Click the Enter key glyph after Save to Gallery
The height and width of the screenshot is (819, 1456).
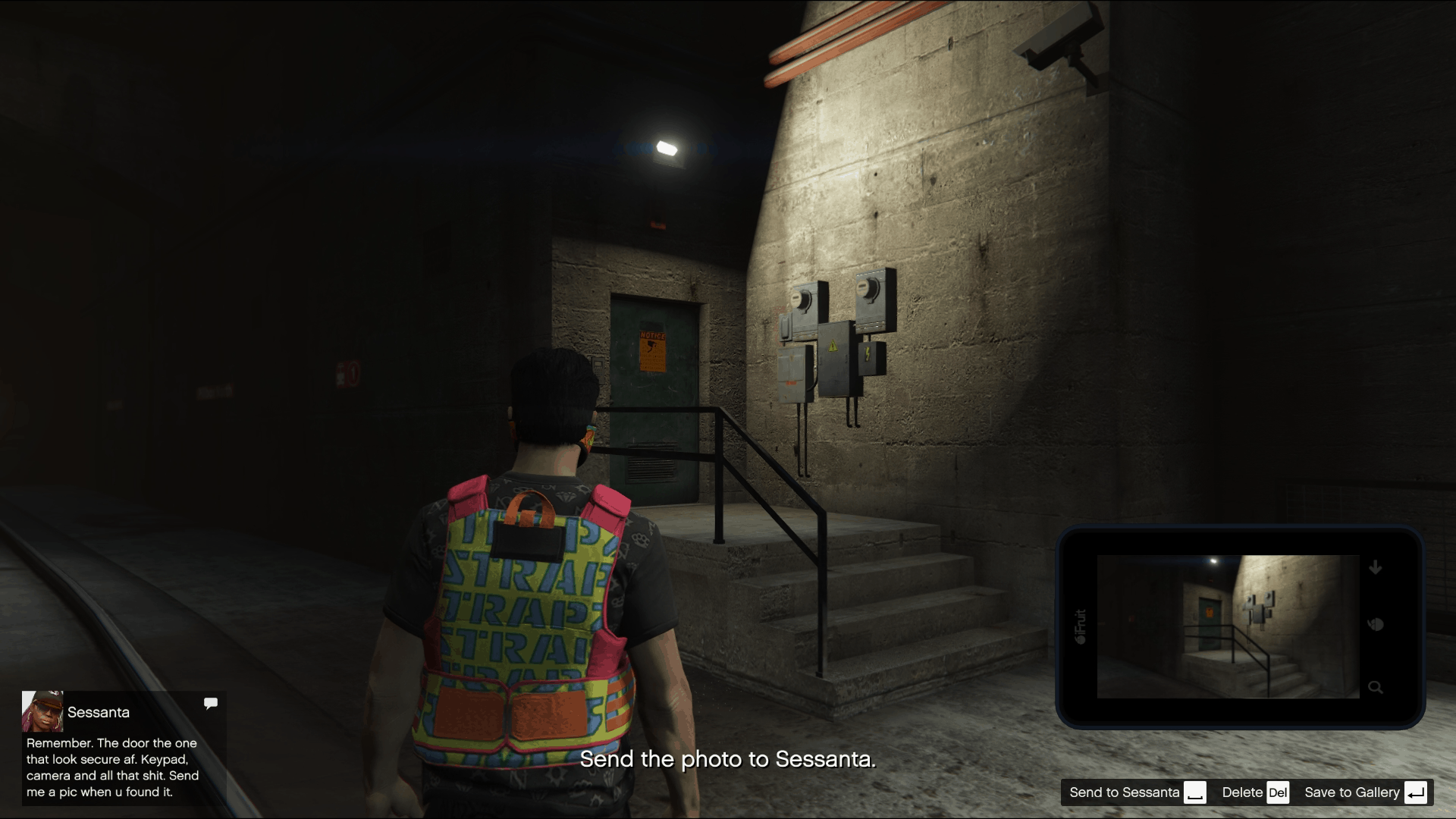coord(1415,792)
